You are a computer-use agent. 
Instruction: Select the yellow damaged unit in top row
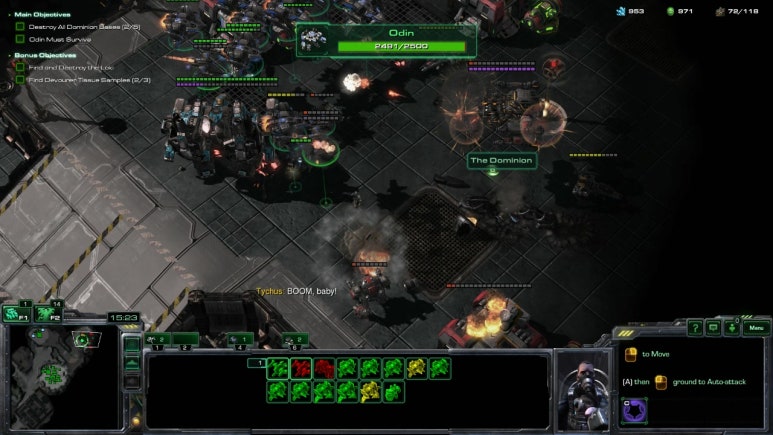pyautogui.click(x=416, y=368)
